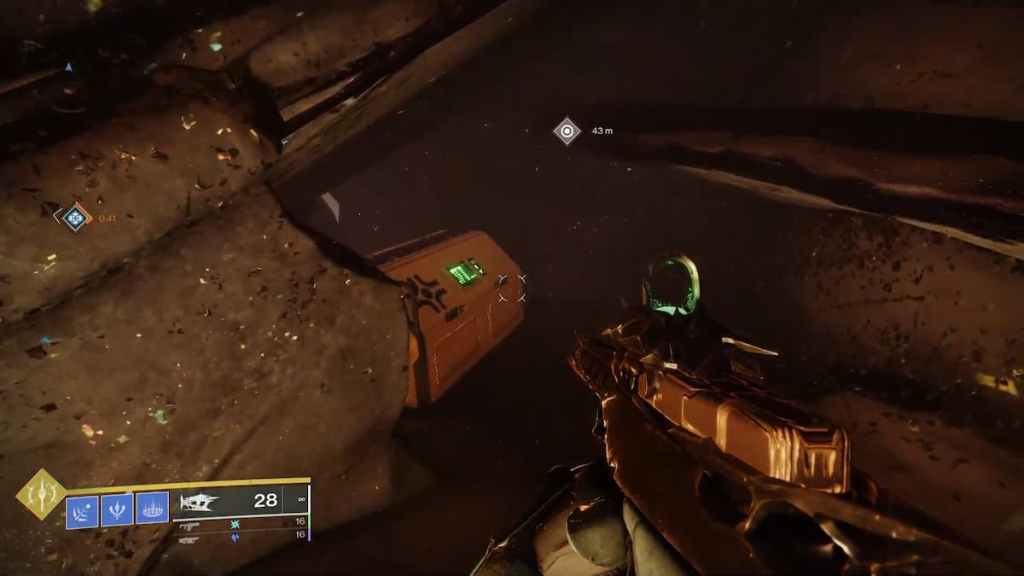Screen dimensions: 1024x576
Task: Use the melee ability icon
Action: point(117,510)
